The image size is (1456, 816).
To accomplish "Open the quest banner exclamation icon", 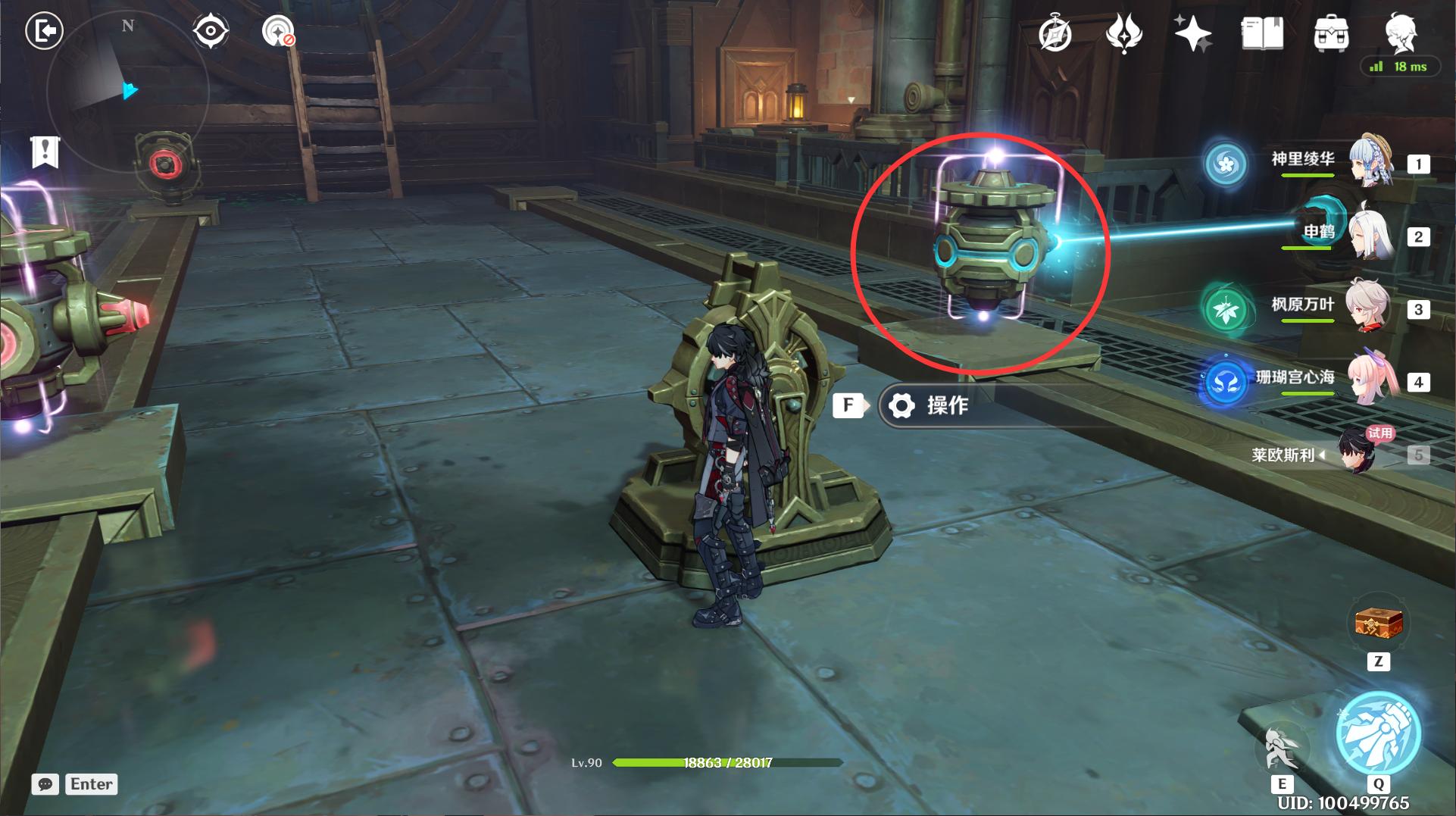I will pyautogui.click(x=45, y=152).
